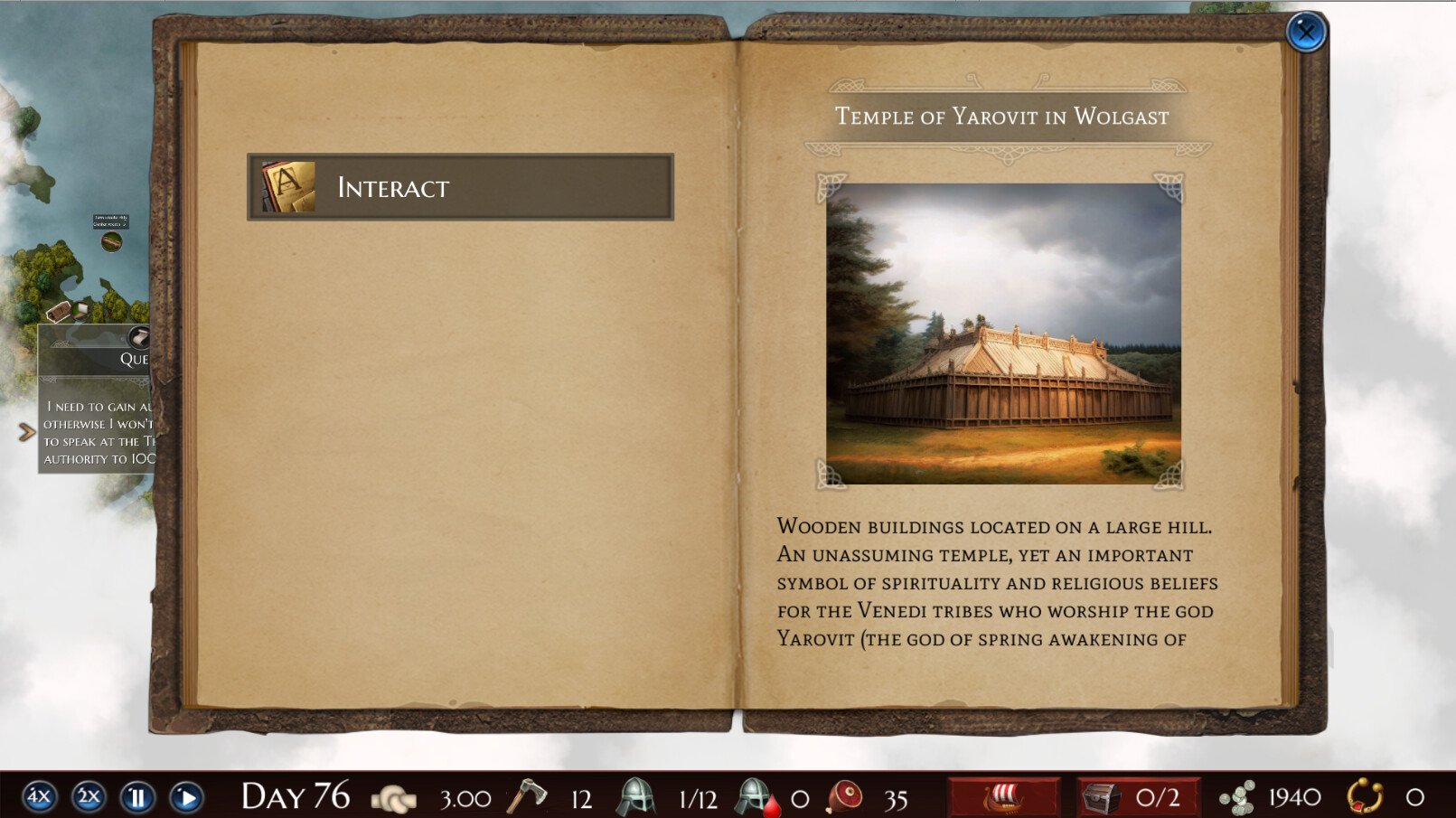Click the driftwood map marker near Sun Oracle Hill
This screenshot has height=818, width=1456.
(x=112, y=240)
